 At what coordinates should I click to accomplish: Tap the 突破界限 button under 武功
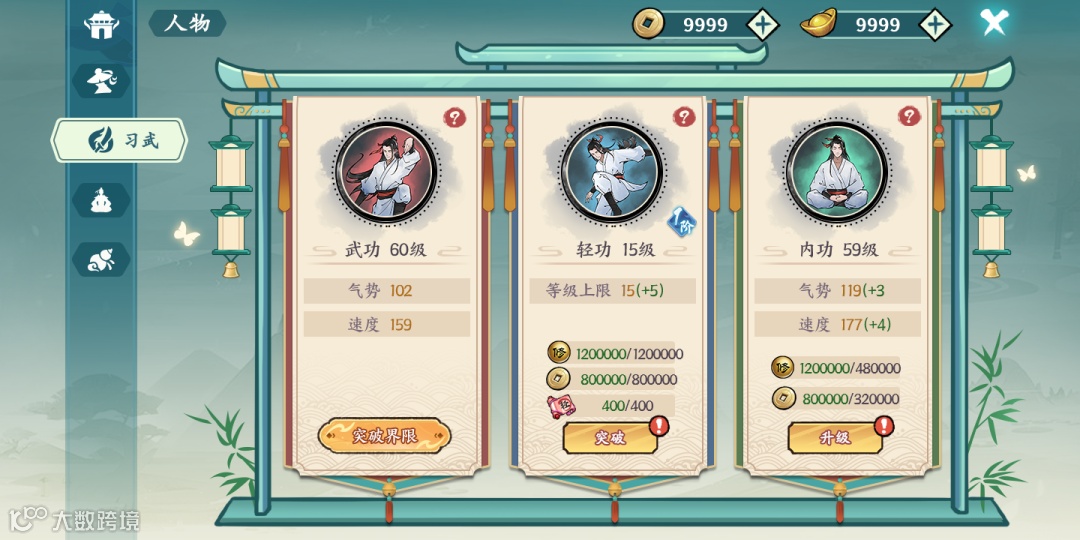(x=385, y=436)
